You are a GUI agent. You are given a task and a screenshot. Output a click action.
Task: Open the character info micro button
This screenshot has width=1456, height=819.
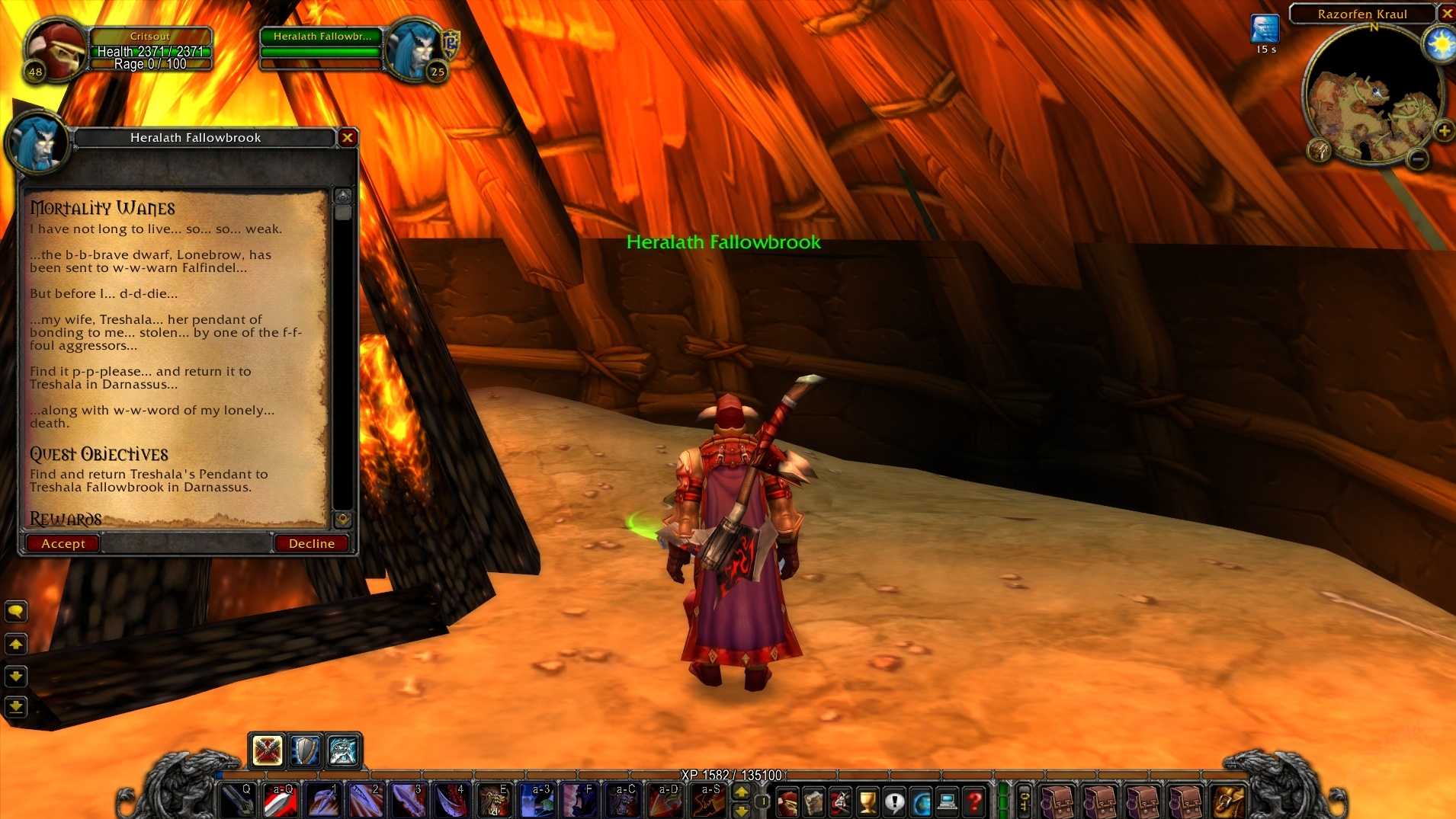pos(787,801)
